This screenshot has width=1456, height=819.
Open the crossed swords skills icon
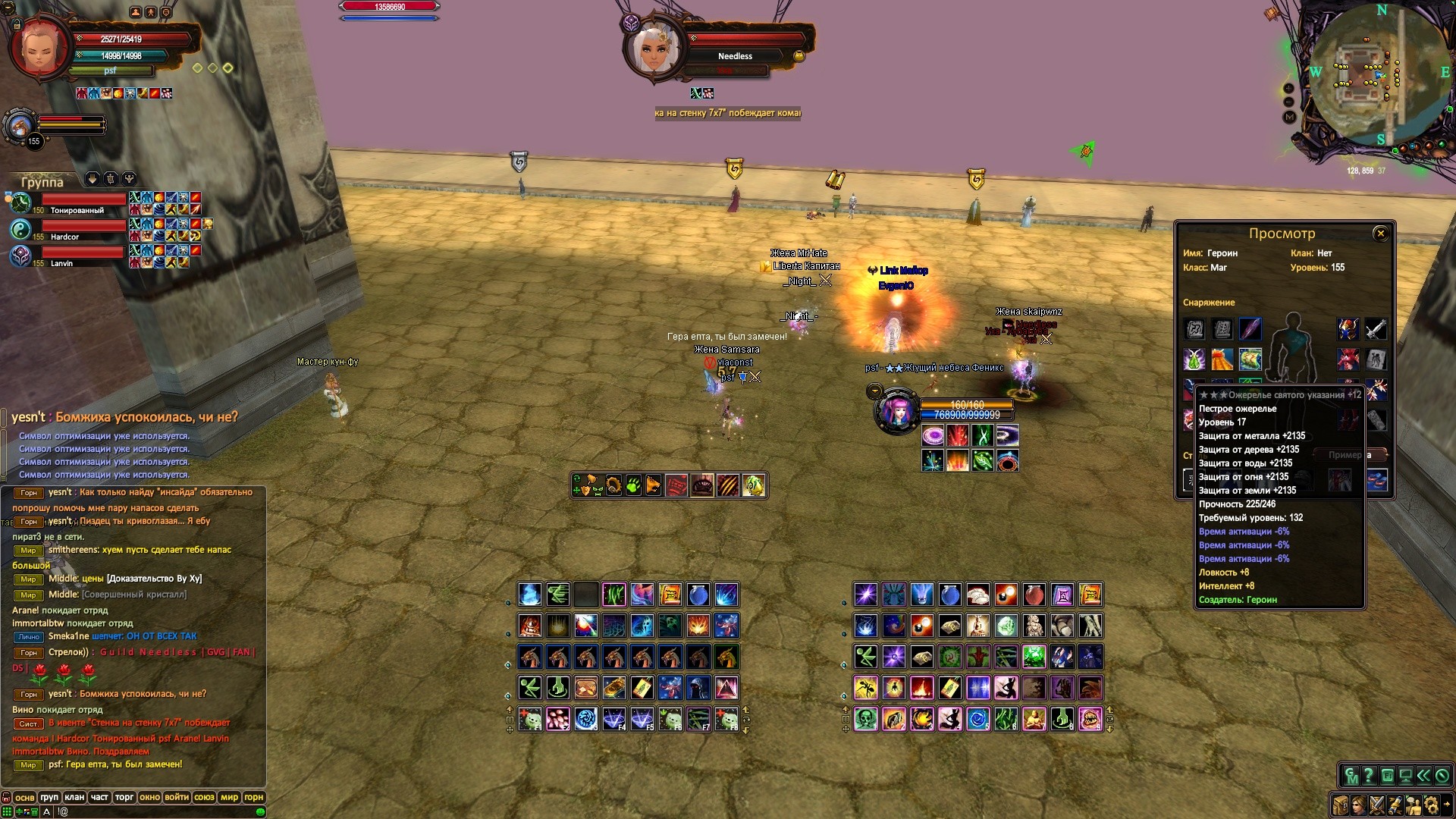(1376, 805)
